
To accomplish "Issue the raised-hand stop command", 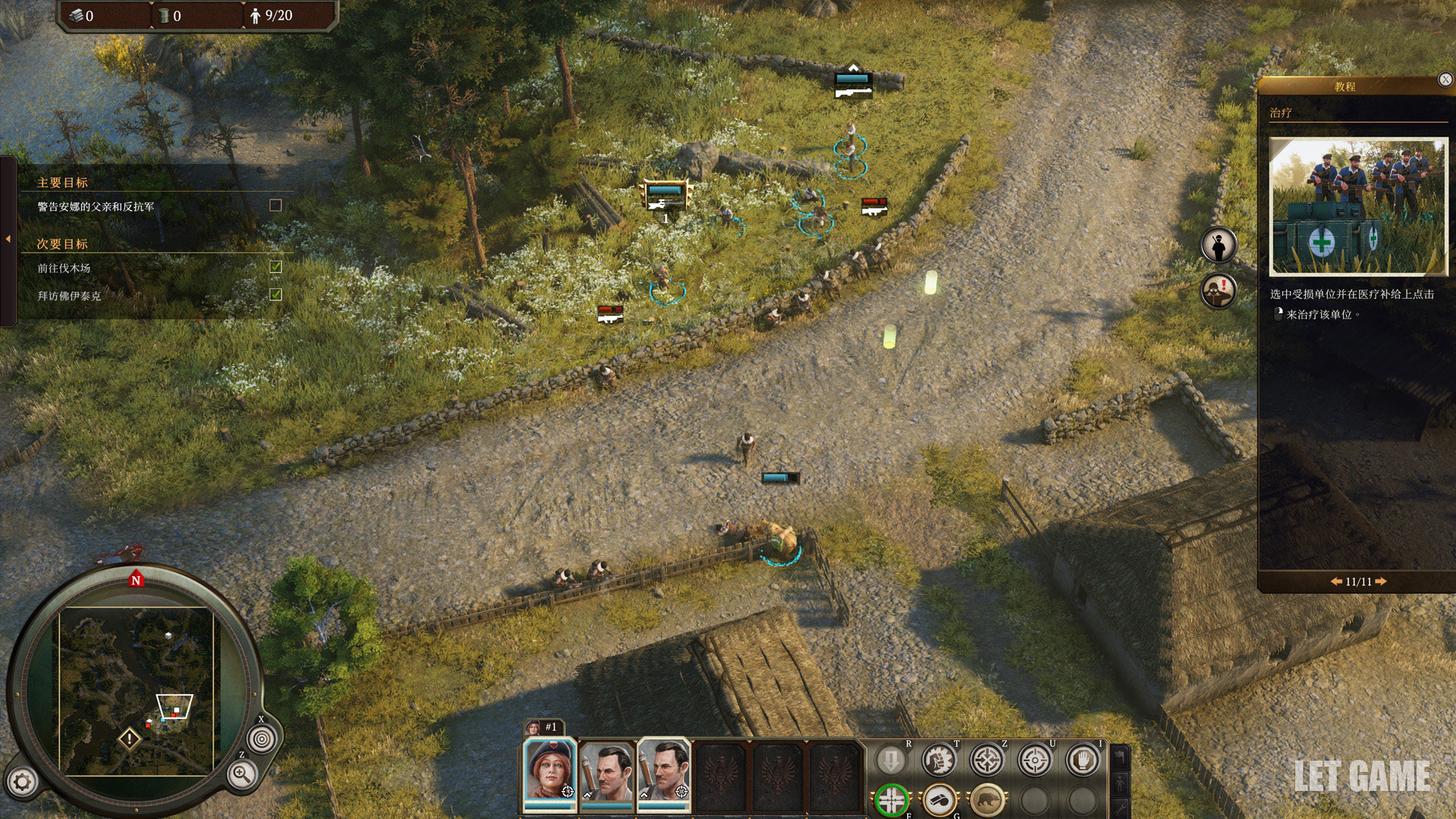I will pyautogui.click(x=1082, y=760).
